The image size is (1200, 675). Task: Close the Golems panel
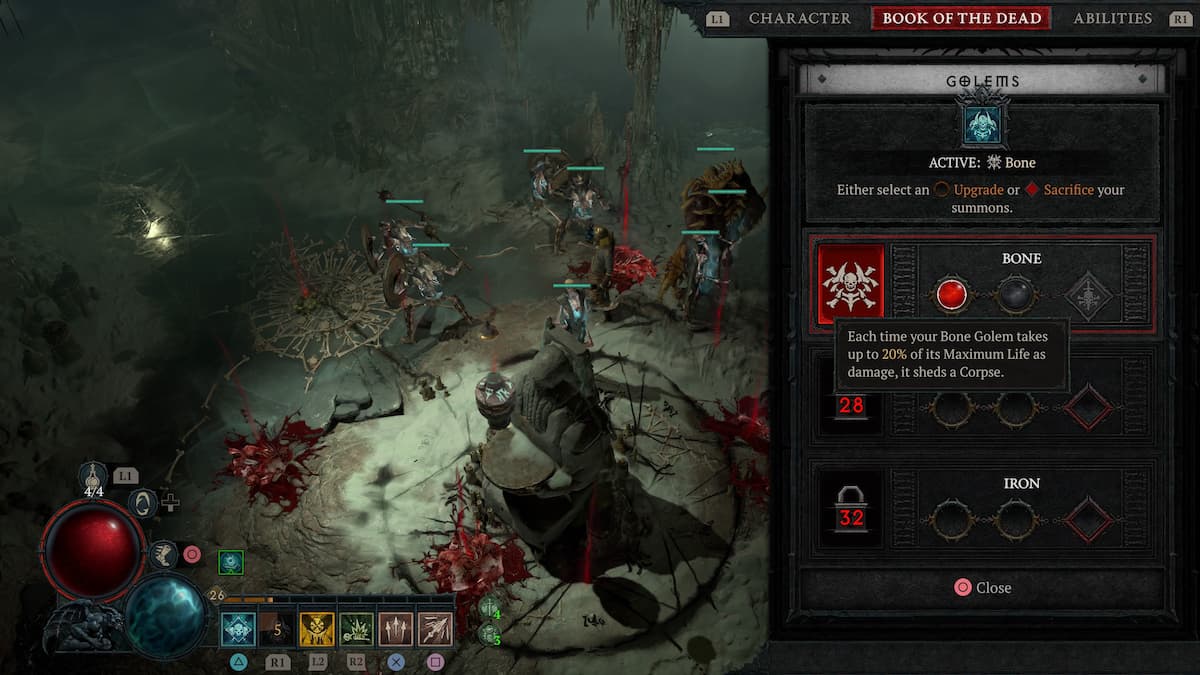982,588
